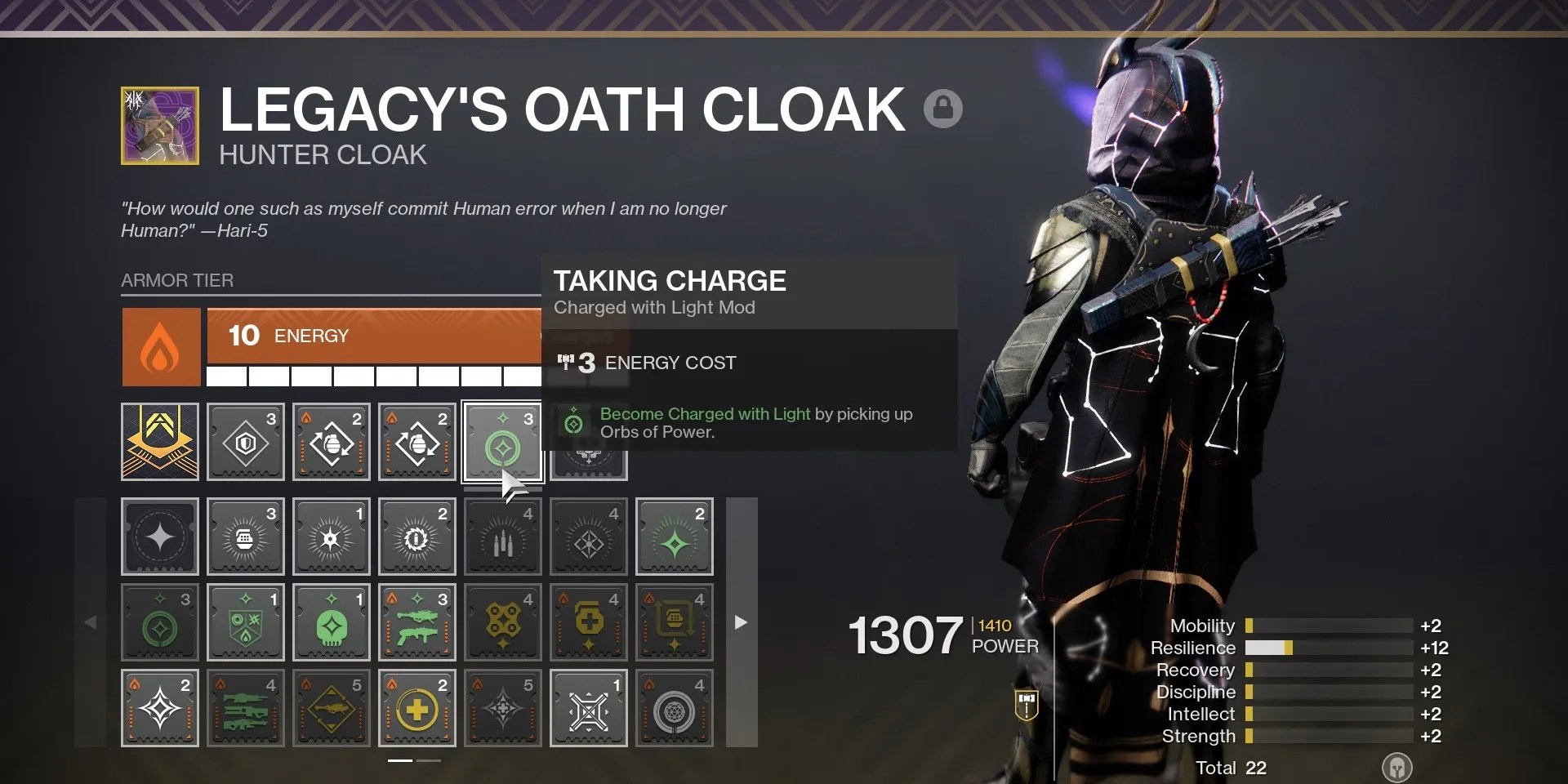The width and height of the screenshot is (1568, 784).
Task: Select the yellow plus Recuperation mod
Action: click(x=416, y=707)
